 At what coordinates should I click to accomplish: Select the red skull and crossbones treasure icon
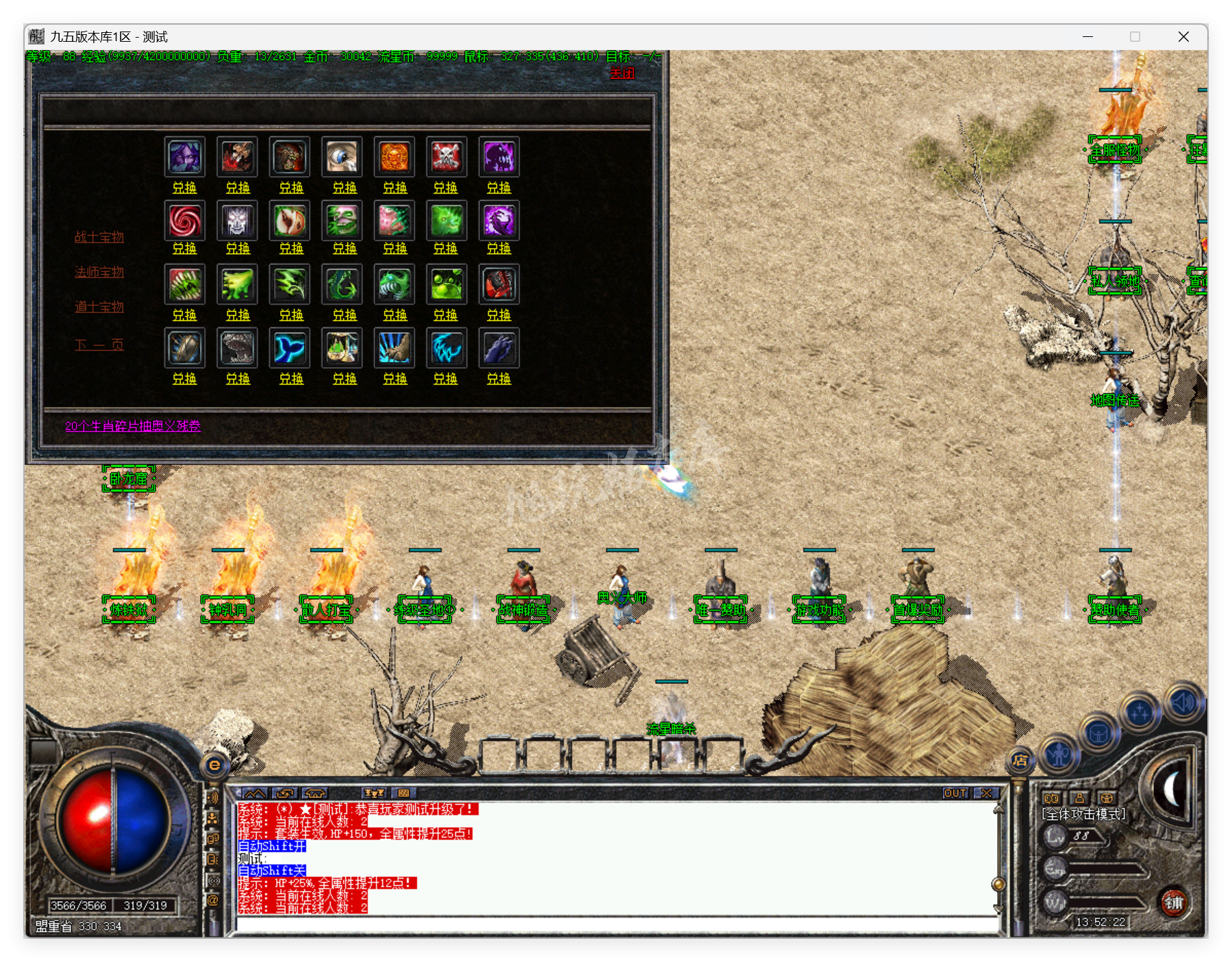[x=446, y=157]
